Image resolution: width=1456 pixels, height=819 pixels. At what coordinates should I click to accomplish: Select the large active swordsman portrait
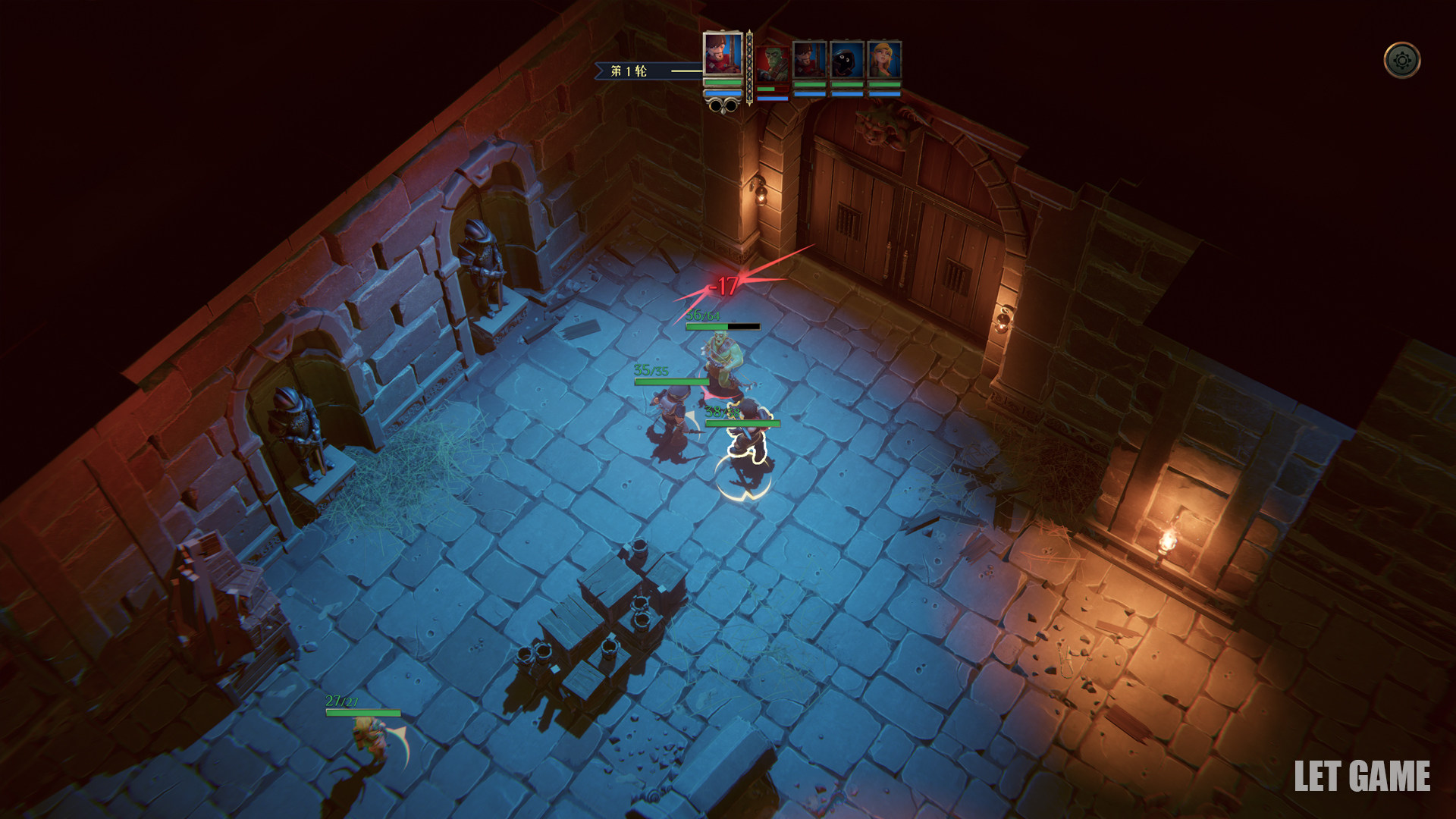coord(722,54)
